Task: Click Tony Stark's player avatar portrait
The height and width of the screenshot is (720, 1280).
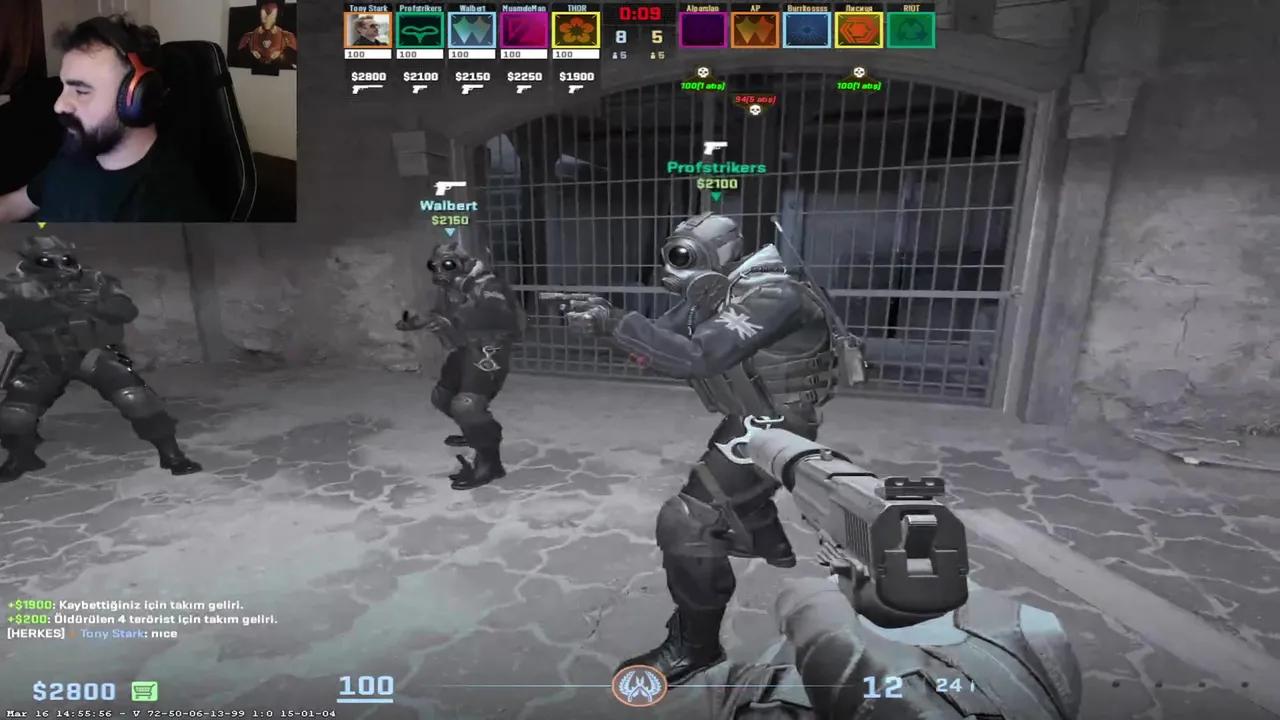Action: click(368, 29)
